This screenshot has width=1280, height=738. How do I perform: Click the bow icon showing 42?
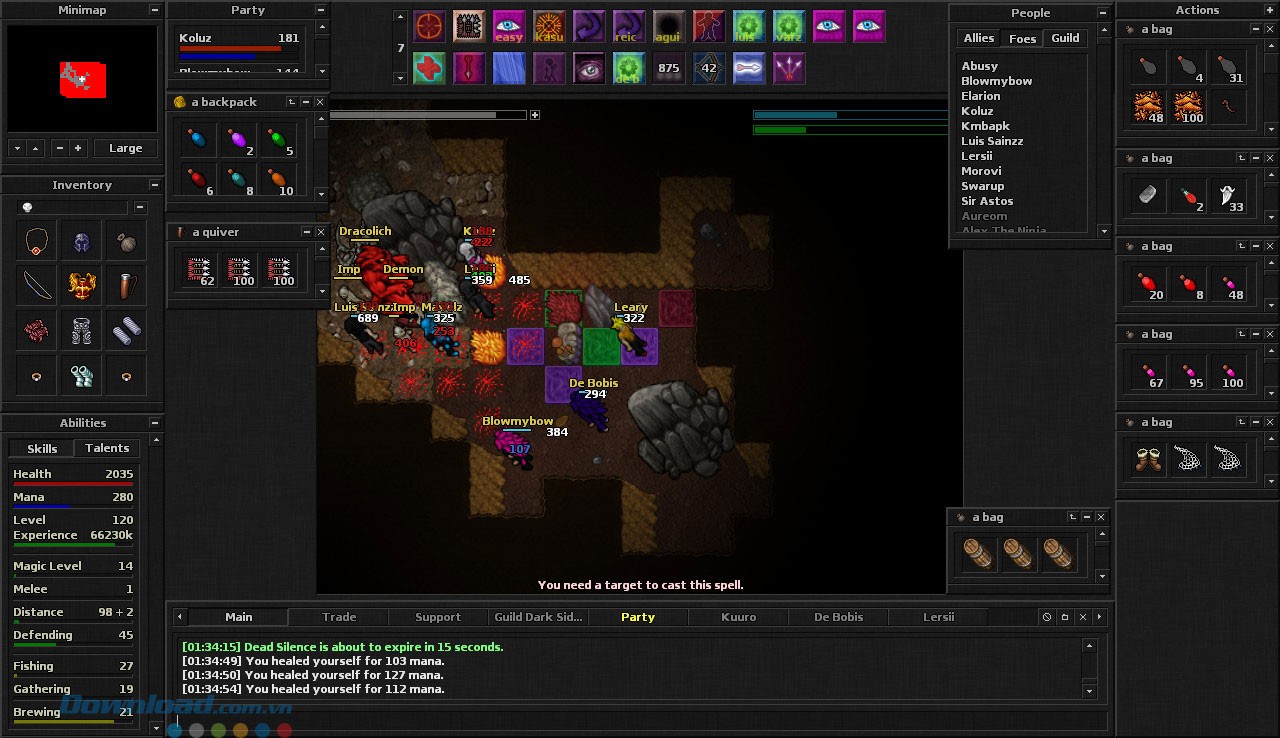[709, 68]
